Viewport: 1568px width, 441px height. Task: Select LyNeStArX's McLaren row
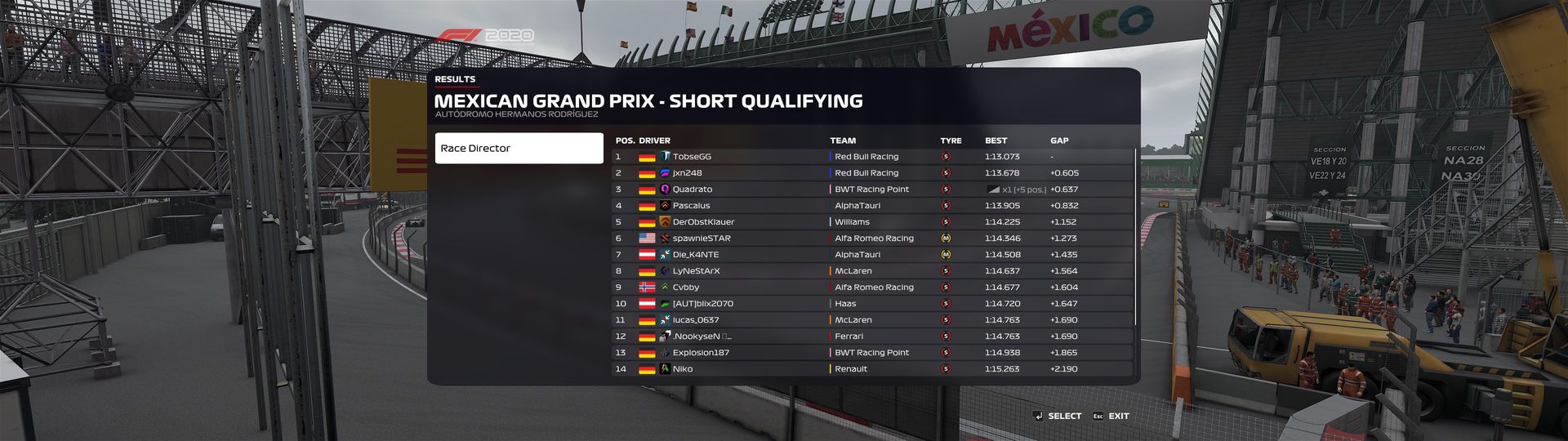coord(871,271)
